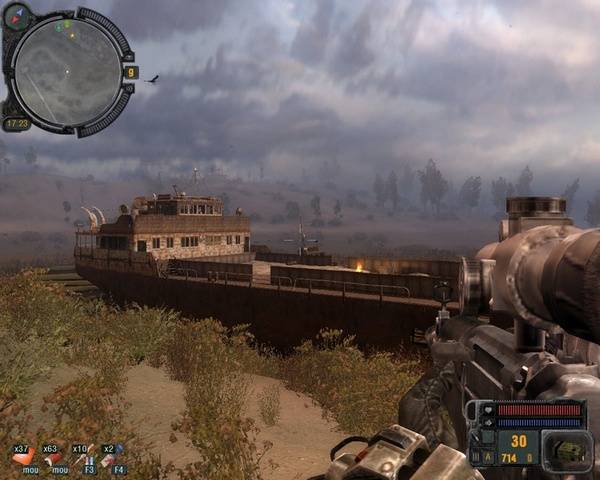Select the compass icon above the minimap

click(x=19, y=14)
